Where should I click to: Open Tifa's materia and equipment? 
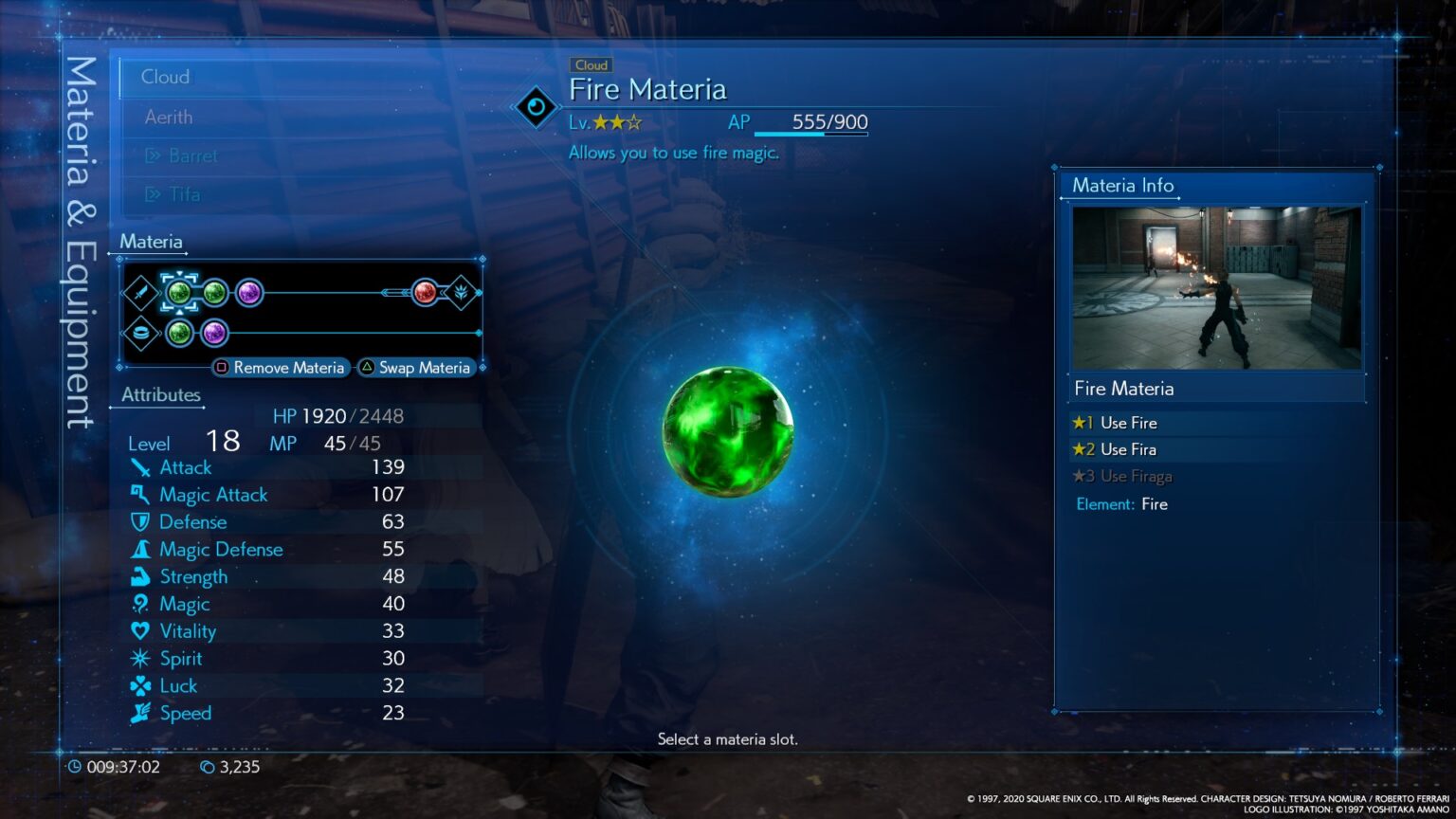tap(184, 195)
